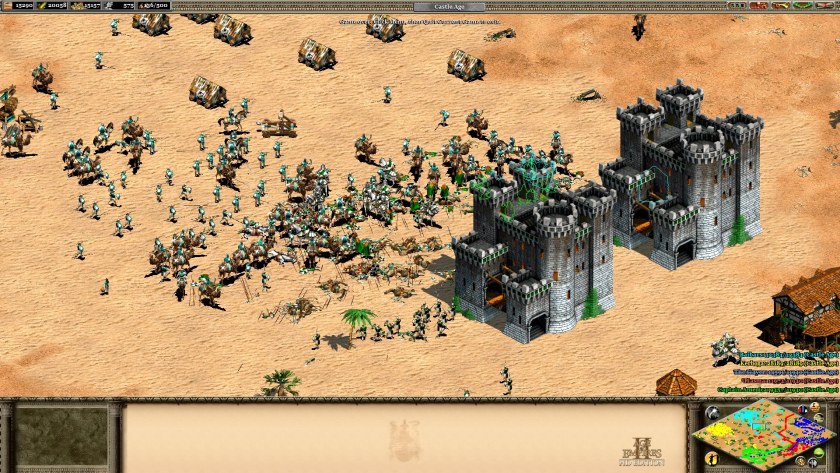Activate the silver signal flare button

pyautogui.click(x=711, y=412)
